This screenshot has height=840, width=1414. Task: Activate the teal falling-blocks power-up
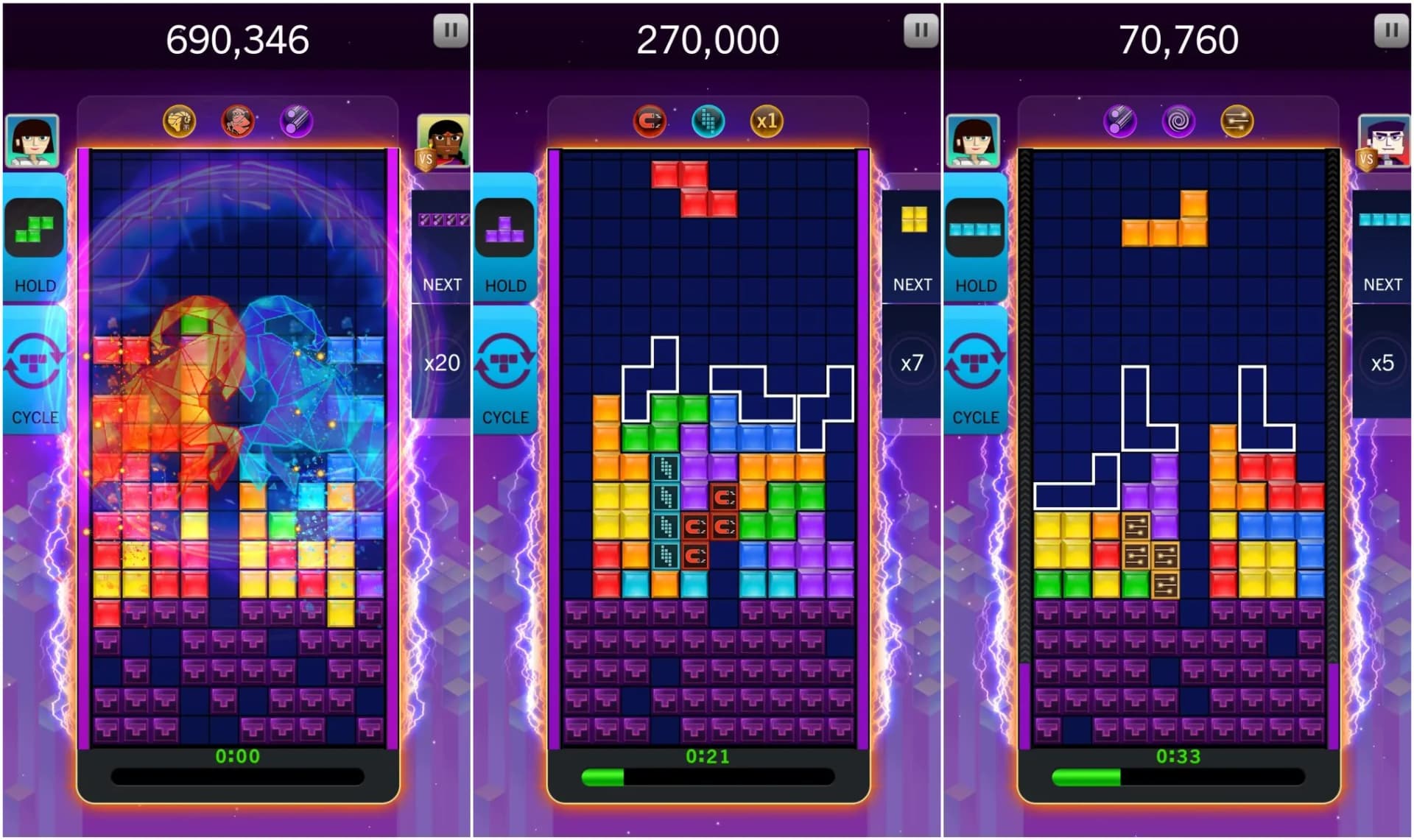click(x=708, y=121)
